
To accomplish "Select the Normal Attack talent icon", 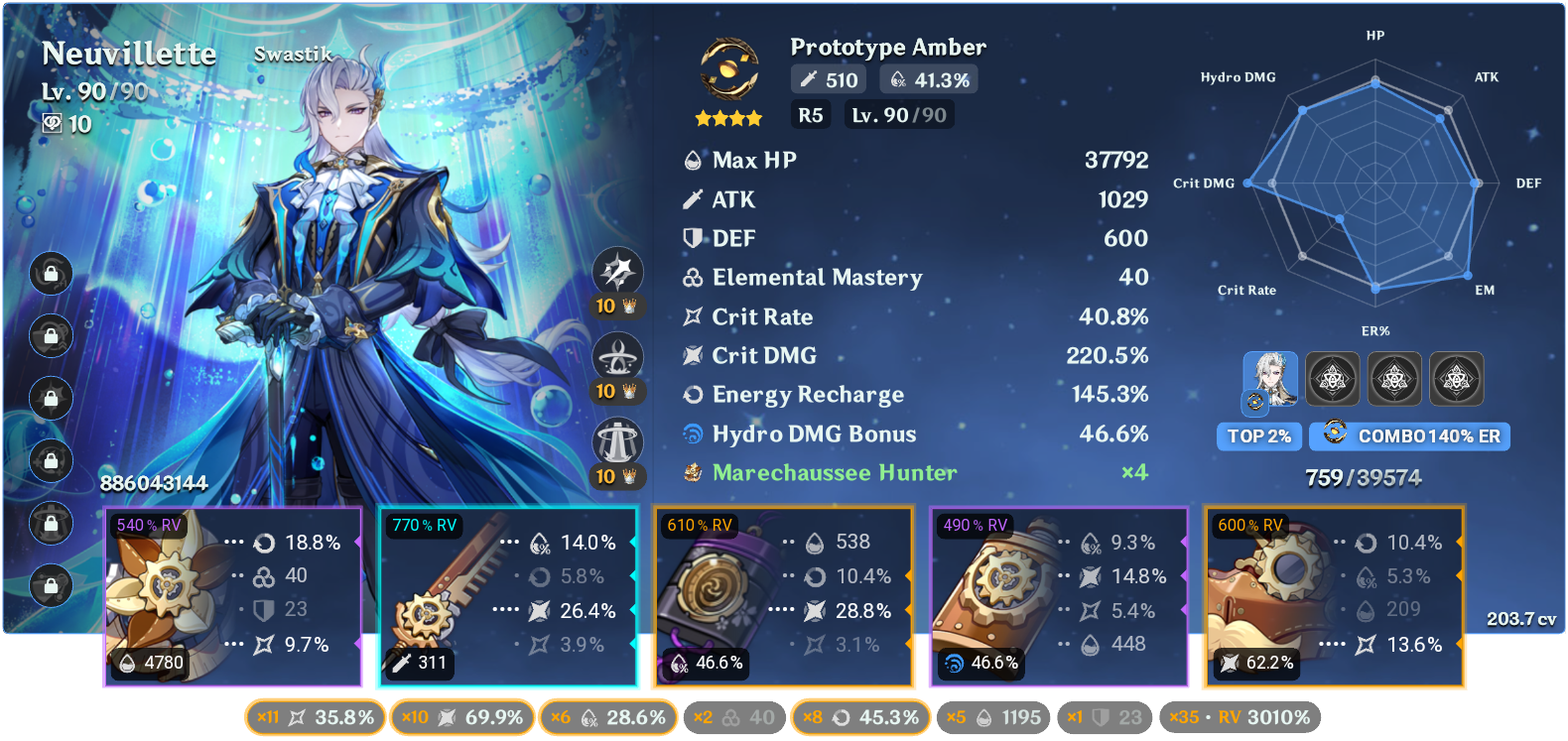I will pos(615,270).
